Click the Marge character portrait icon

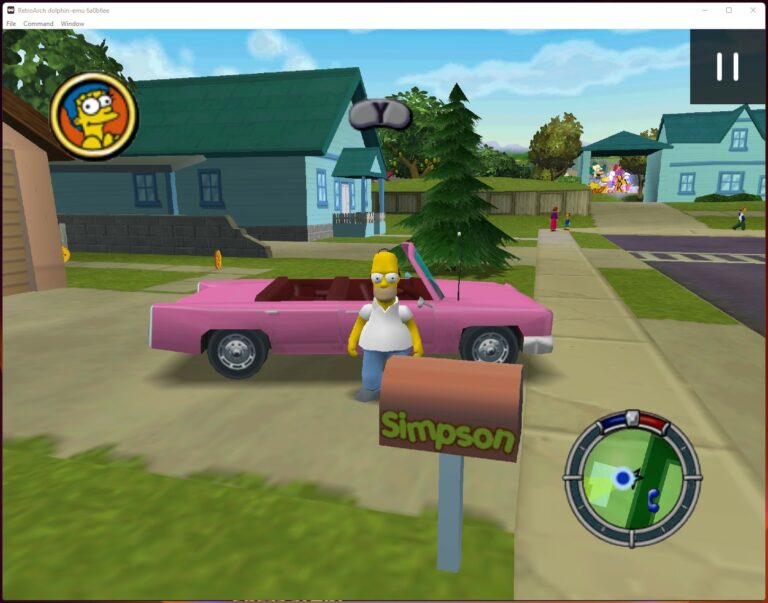pos(94,116)
